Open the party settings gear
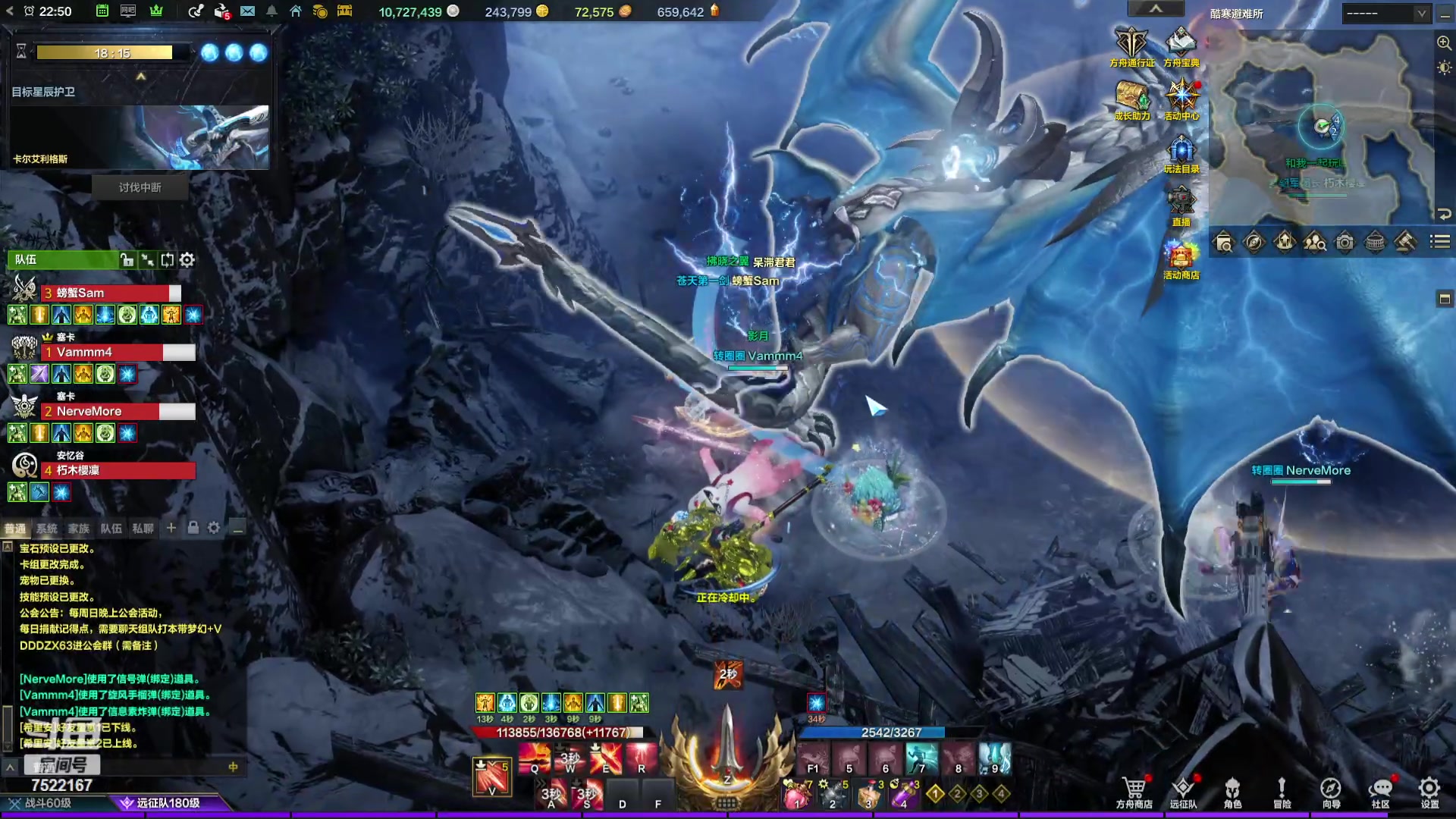 tap(187, 260)
